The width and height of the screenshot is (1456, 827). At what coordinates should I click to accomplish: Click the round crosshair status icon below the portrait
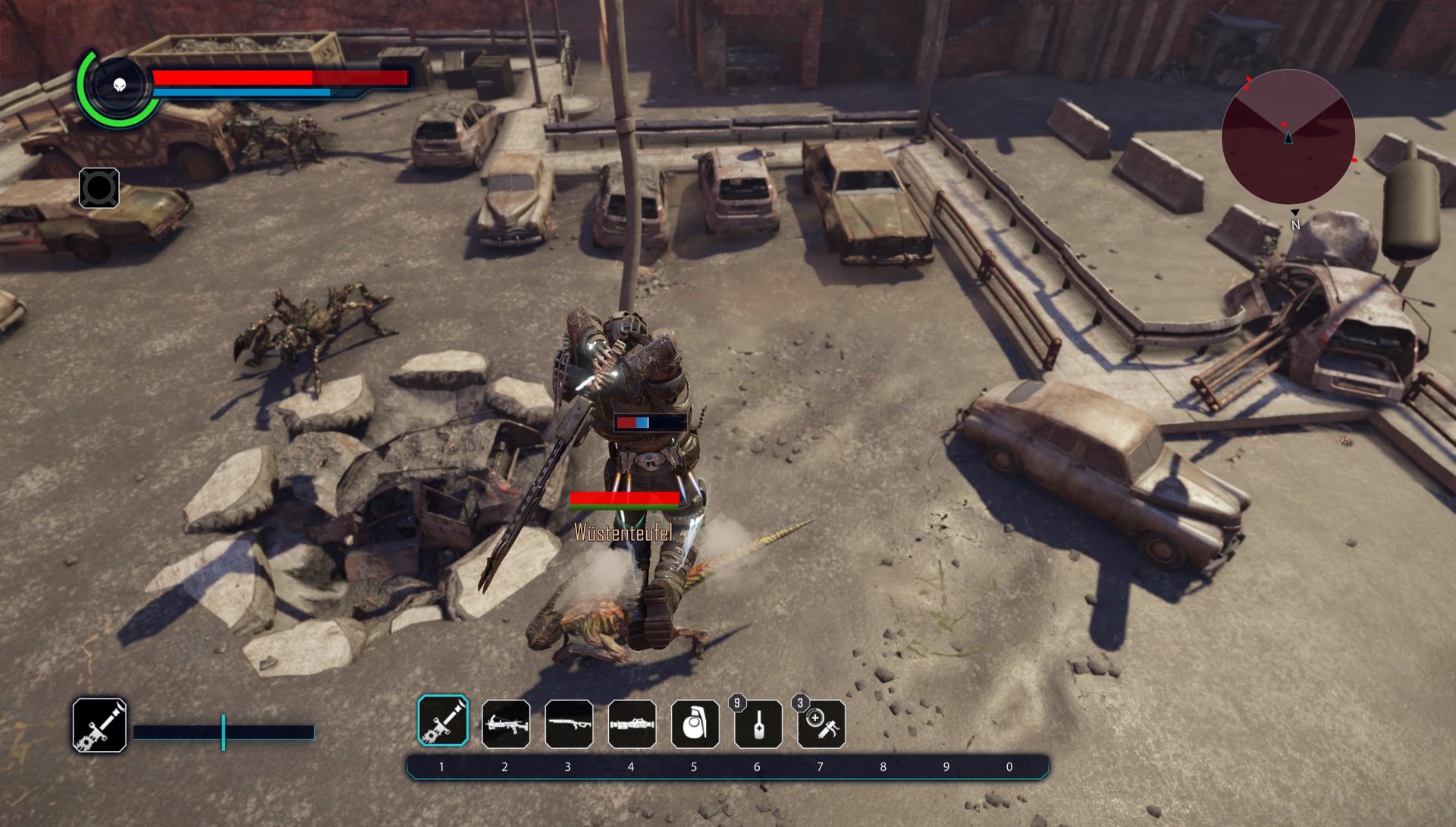99,188
